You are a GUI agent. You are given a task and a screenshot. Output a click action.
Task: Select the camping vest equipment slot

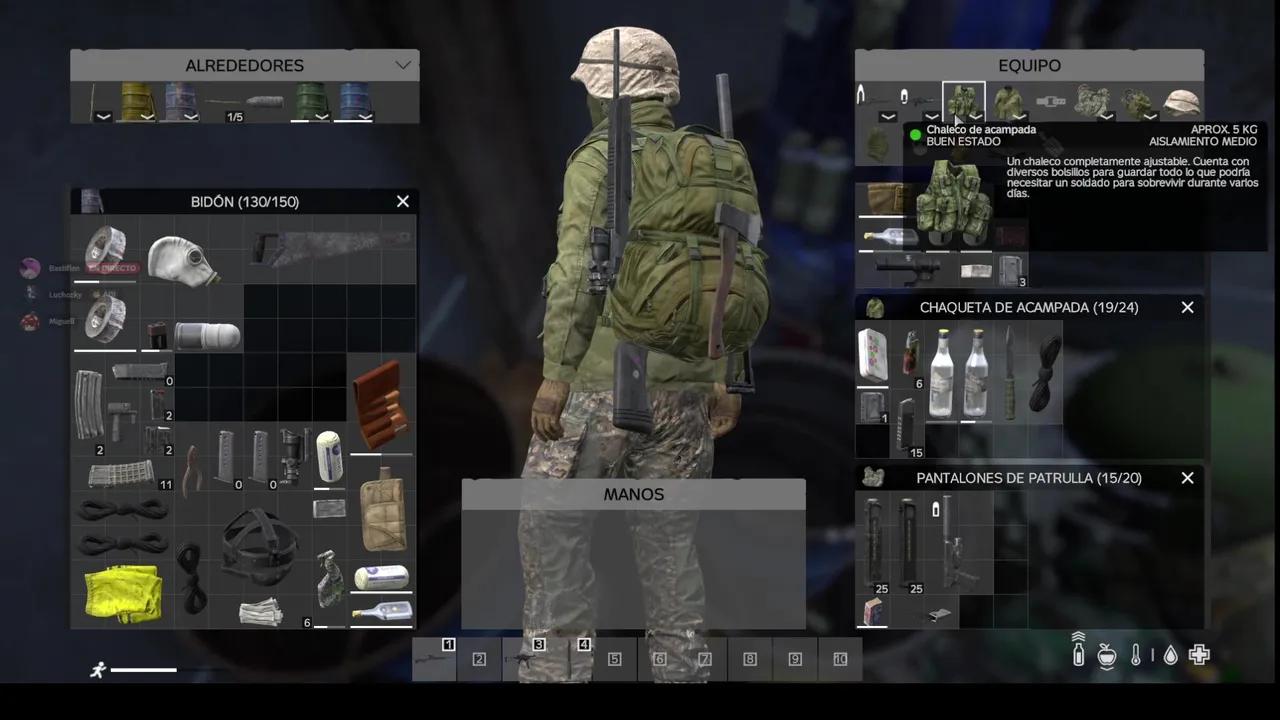964,102
